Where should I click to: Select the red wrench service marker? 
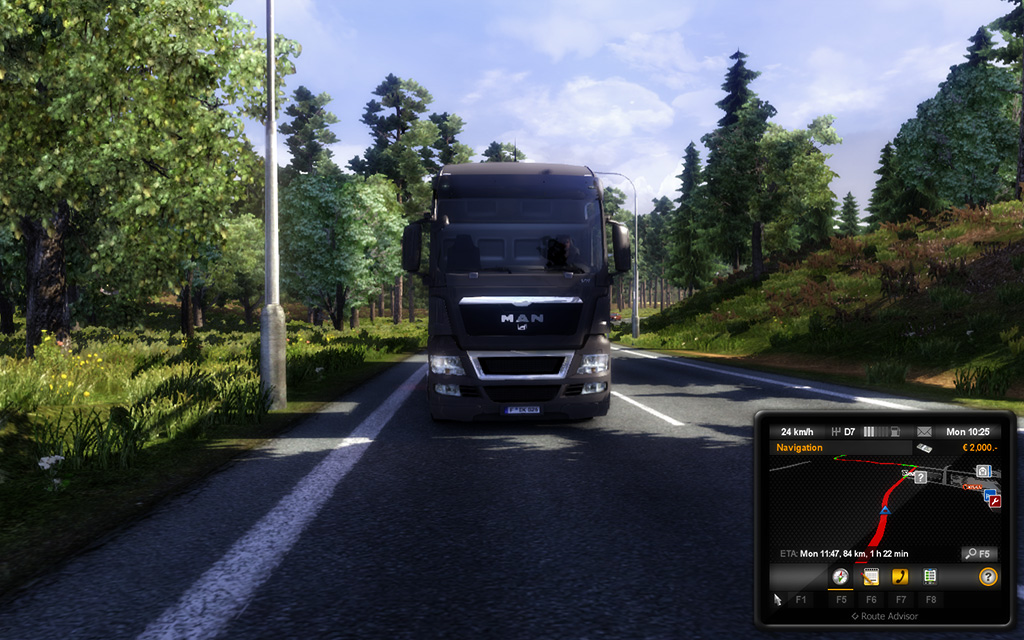tap(994, 501)
